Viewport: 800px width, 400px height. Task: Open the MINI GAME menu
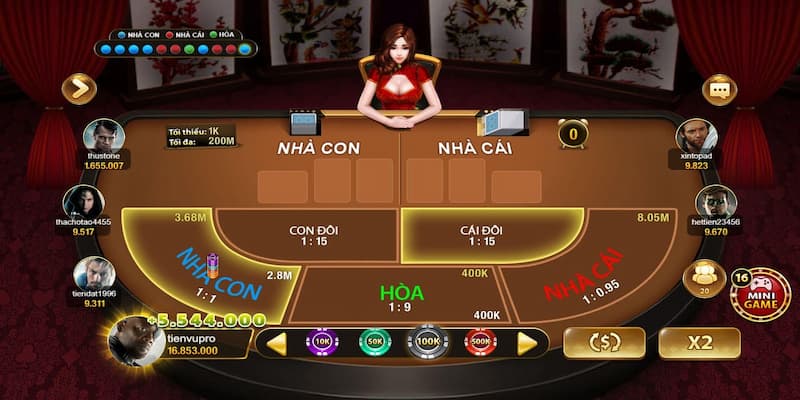click(760, 295)
